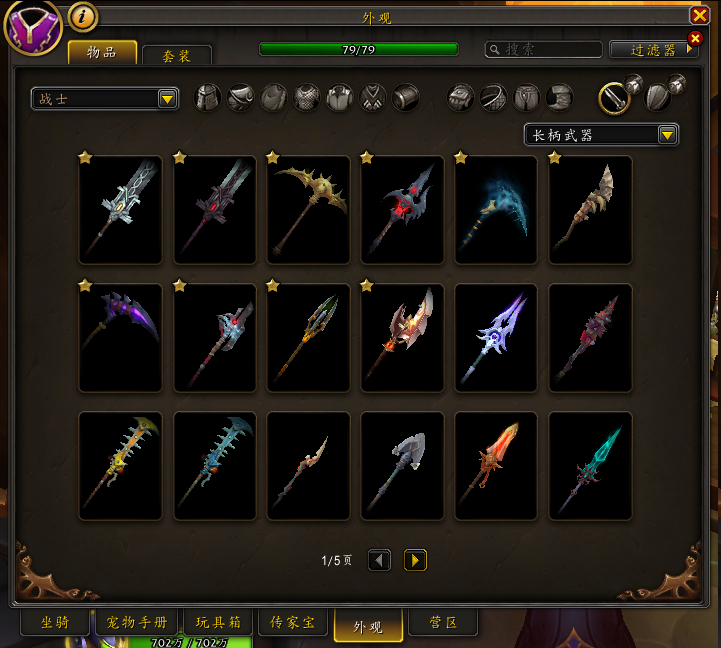Pick the purple scythe polearm appearance

click(x=120, y=337)
